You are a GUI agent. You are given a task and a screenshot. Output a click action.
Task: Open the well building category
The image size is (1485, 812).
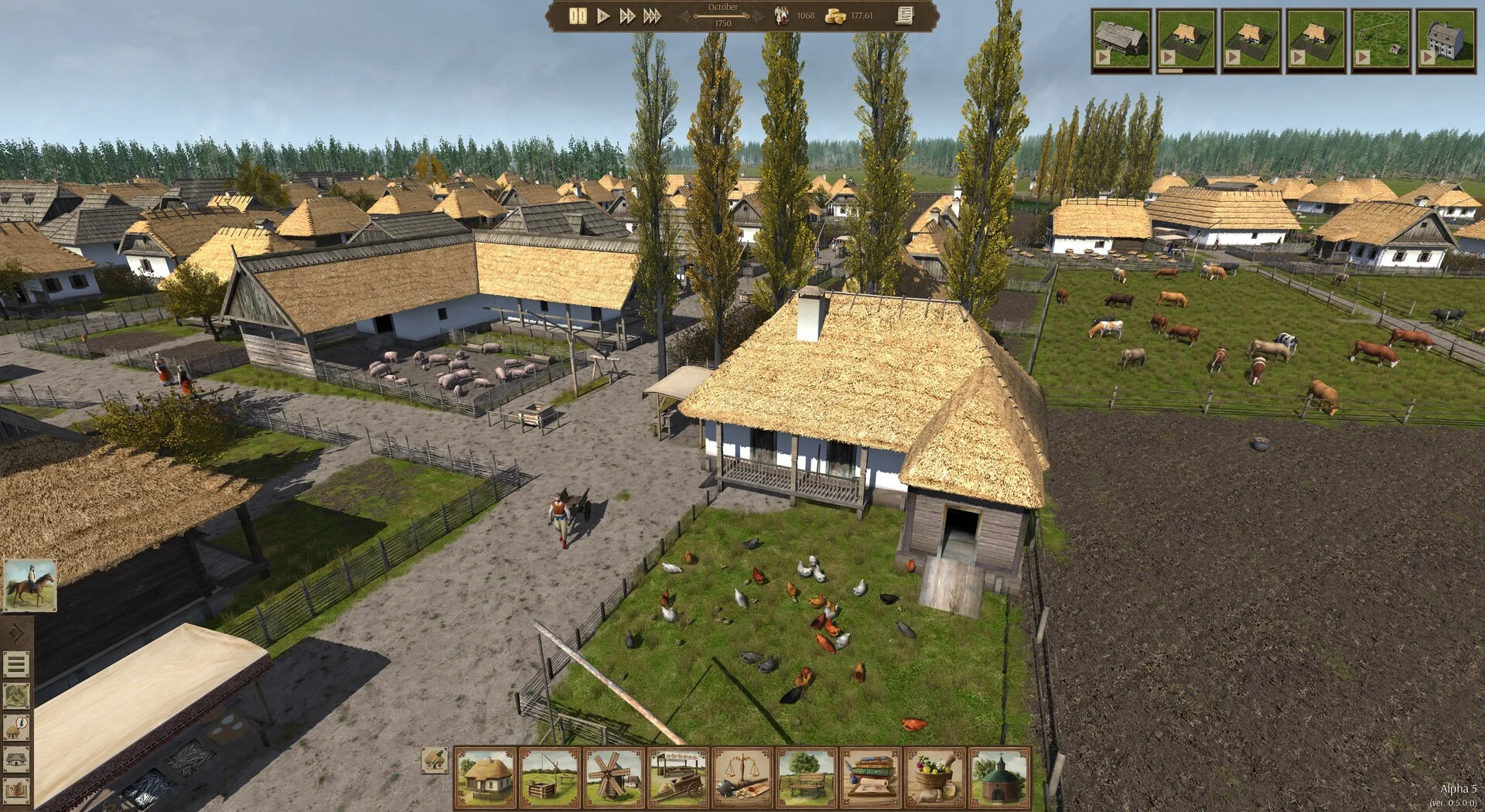[549, 777]
